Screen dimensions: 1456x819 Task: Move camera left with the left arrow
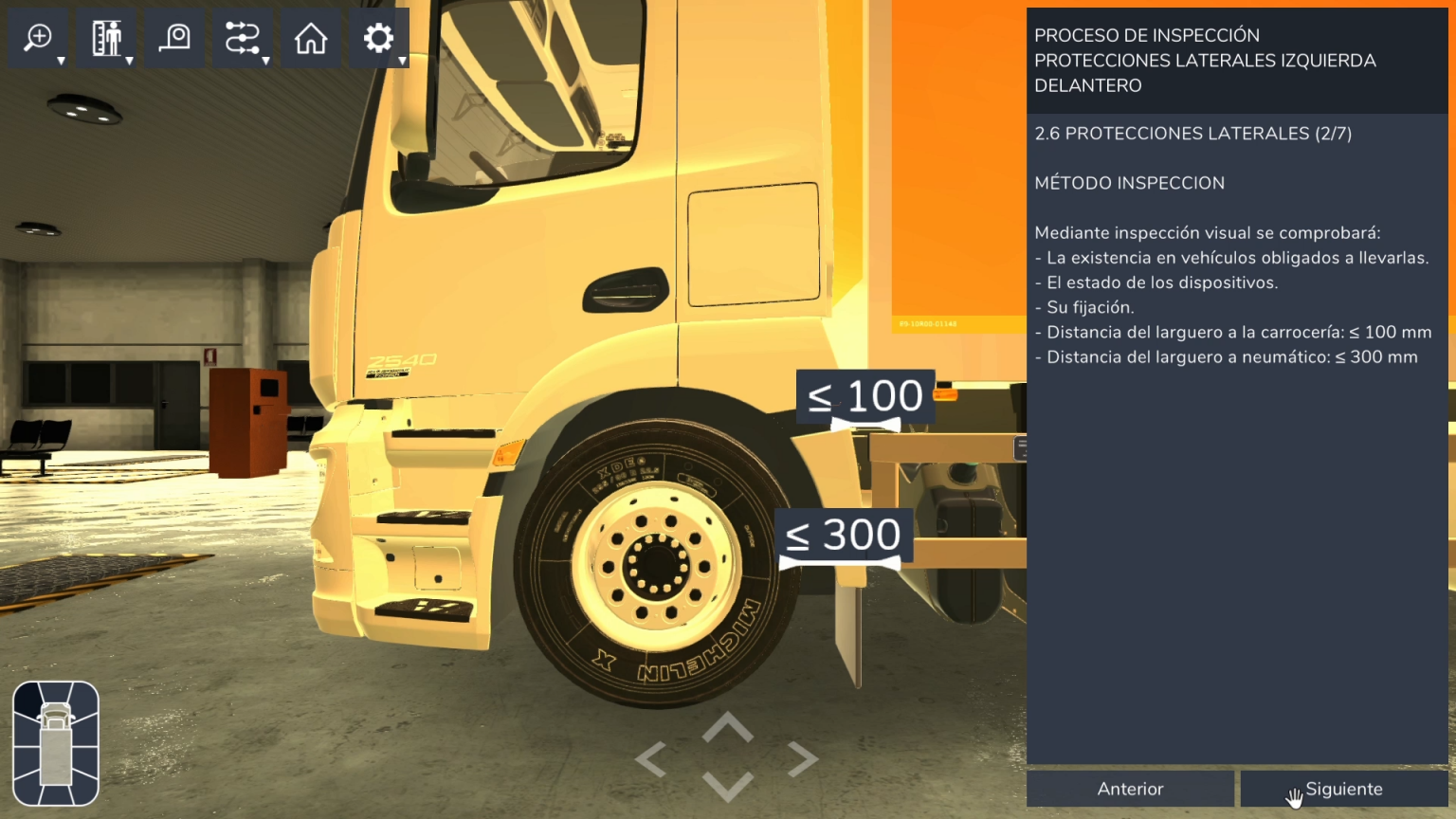click(651, 759)
